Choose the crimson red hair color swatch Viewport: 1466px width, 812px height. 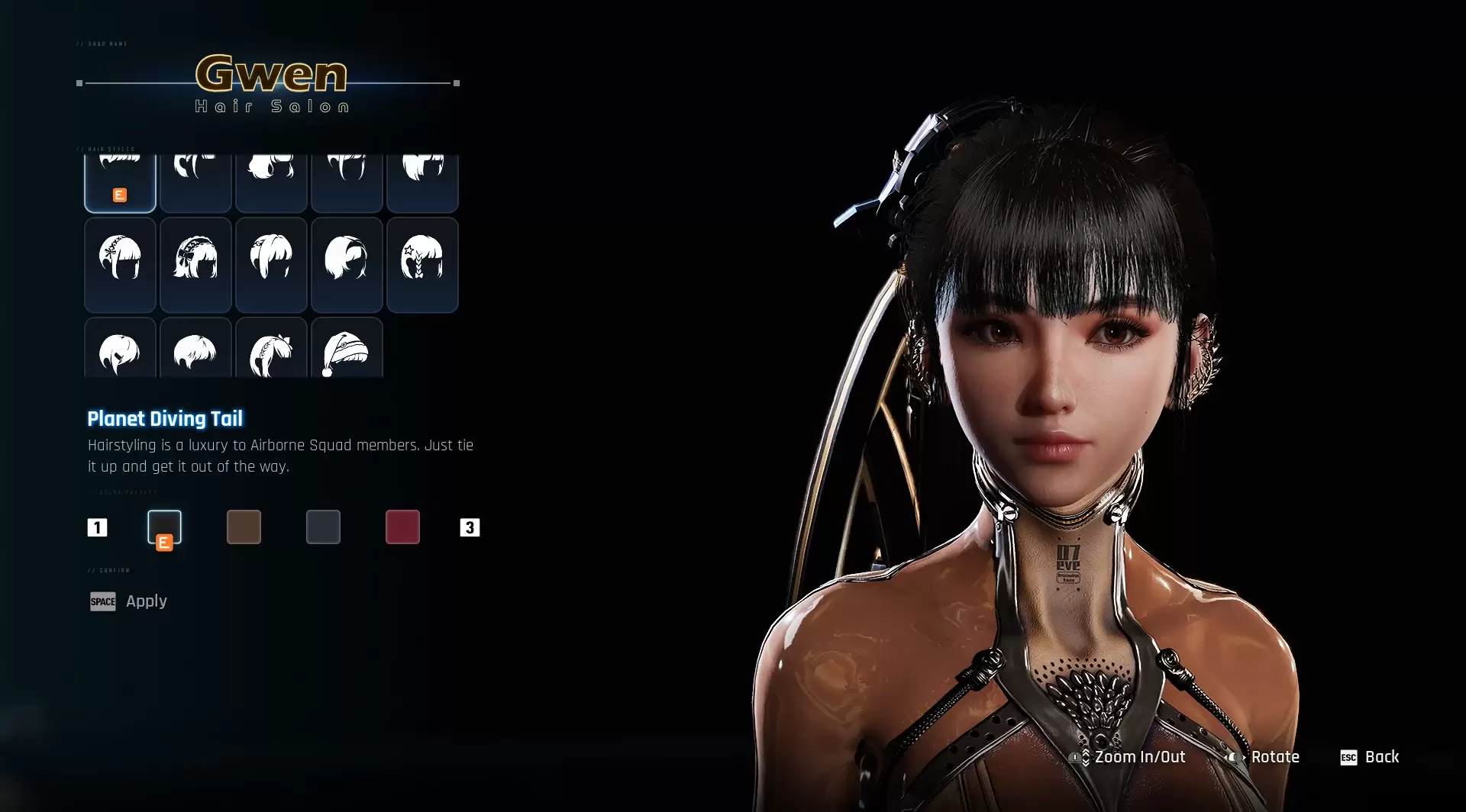(402, 527)
